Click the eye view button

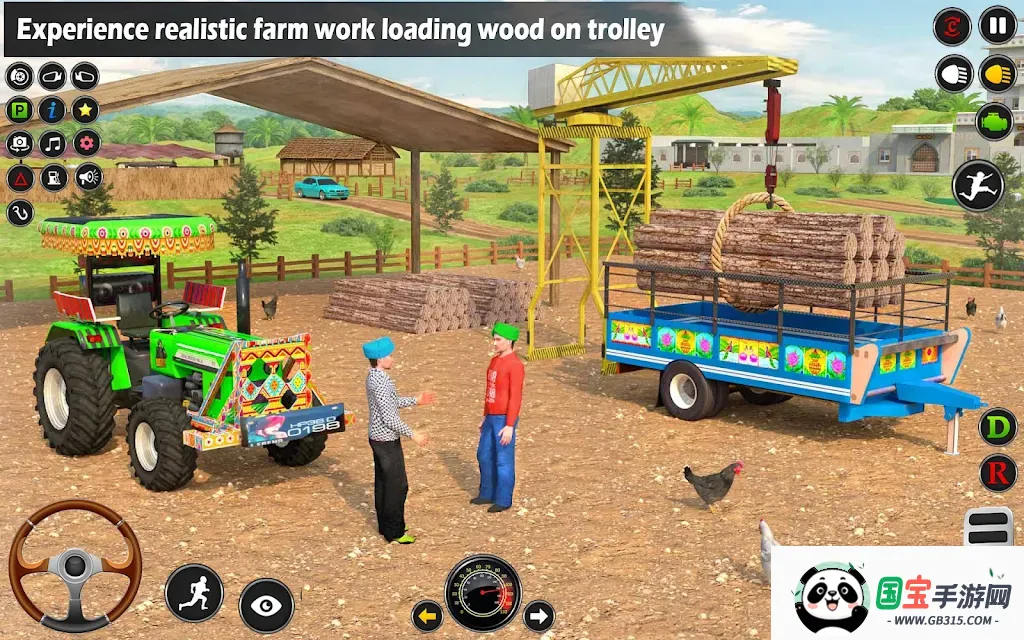click(x=266, y=605)
